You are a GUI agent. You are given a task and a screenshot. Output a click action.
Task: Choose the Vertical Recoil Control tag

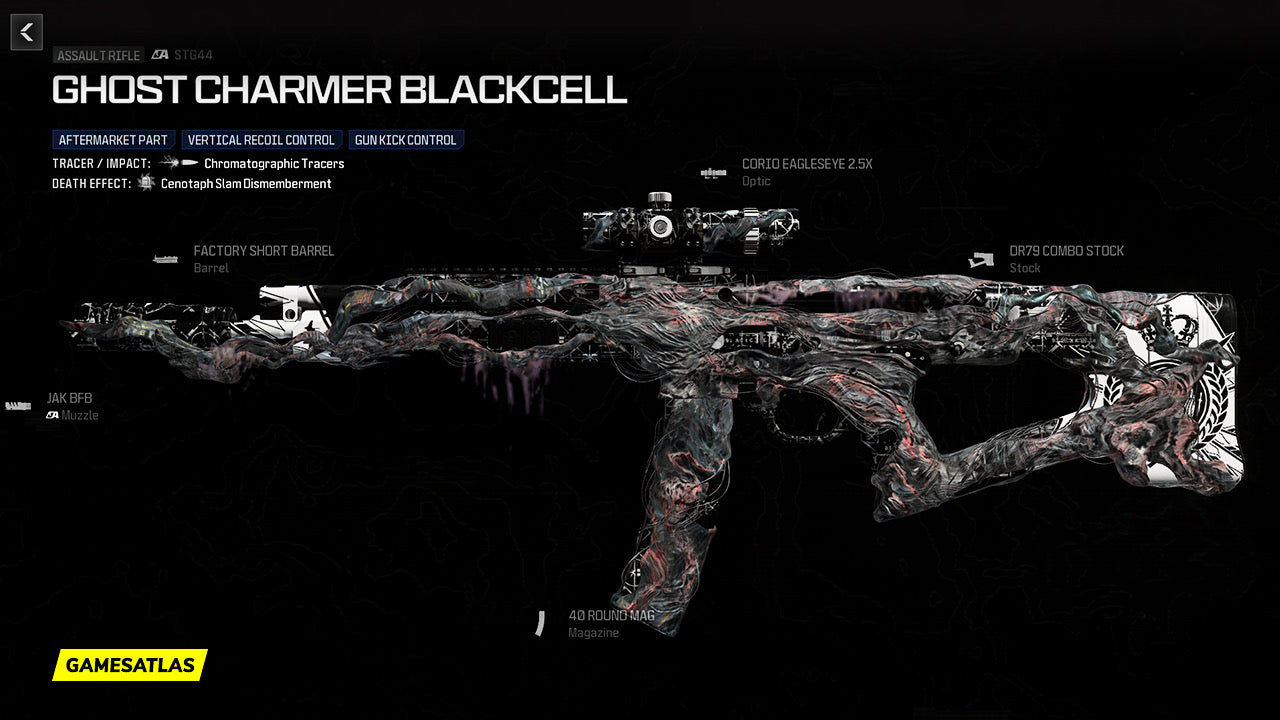(261, 140)
